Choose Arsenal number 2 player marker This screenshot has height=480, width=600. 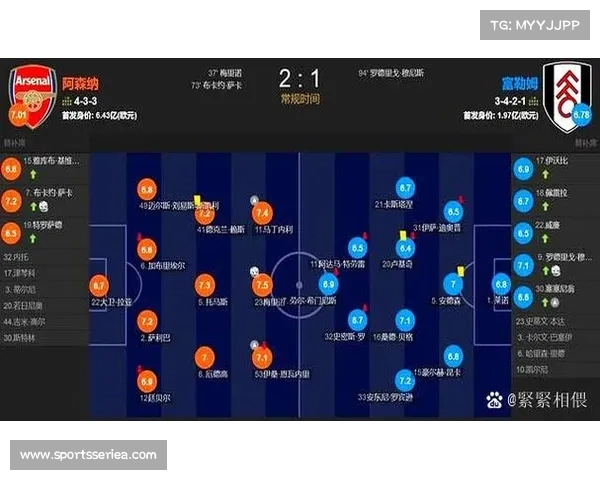click(x=147, y=321)
